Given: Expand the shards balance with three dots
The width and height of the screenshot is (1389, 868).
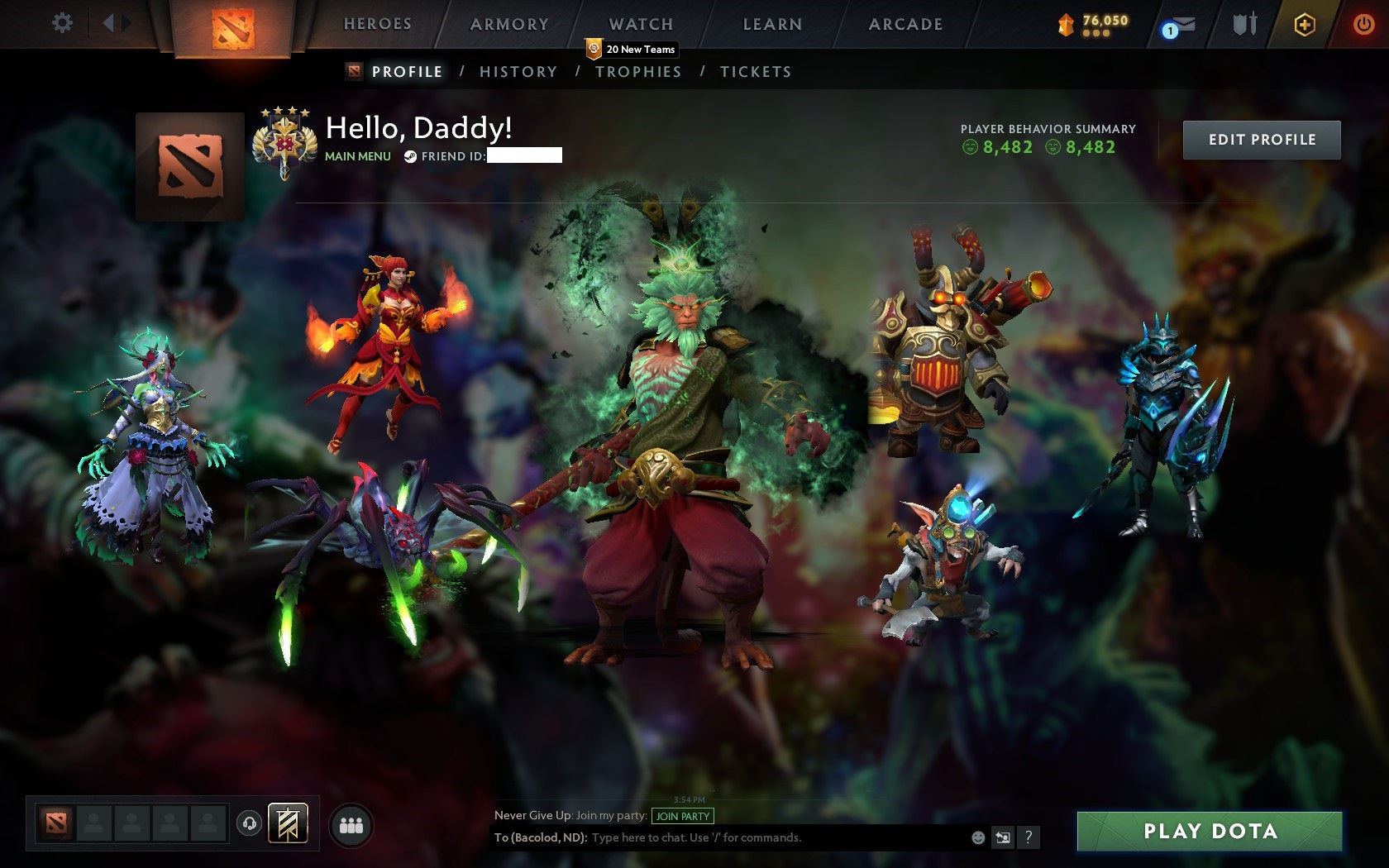Looking at the screenshot, I should tap(1096, 35).
